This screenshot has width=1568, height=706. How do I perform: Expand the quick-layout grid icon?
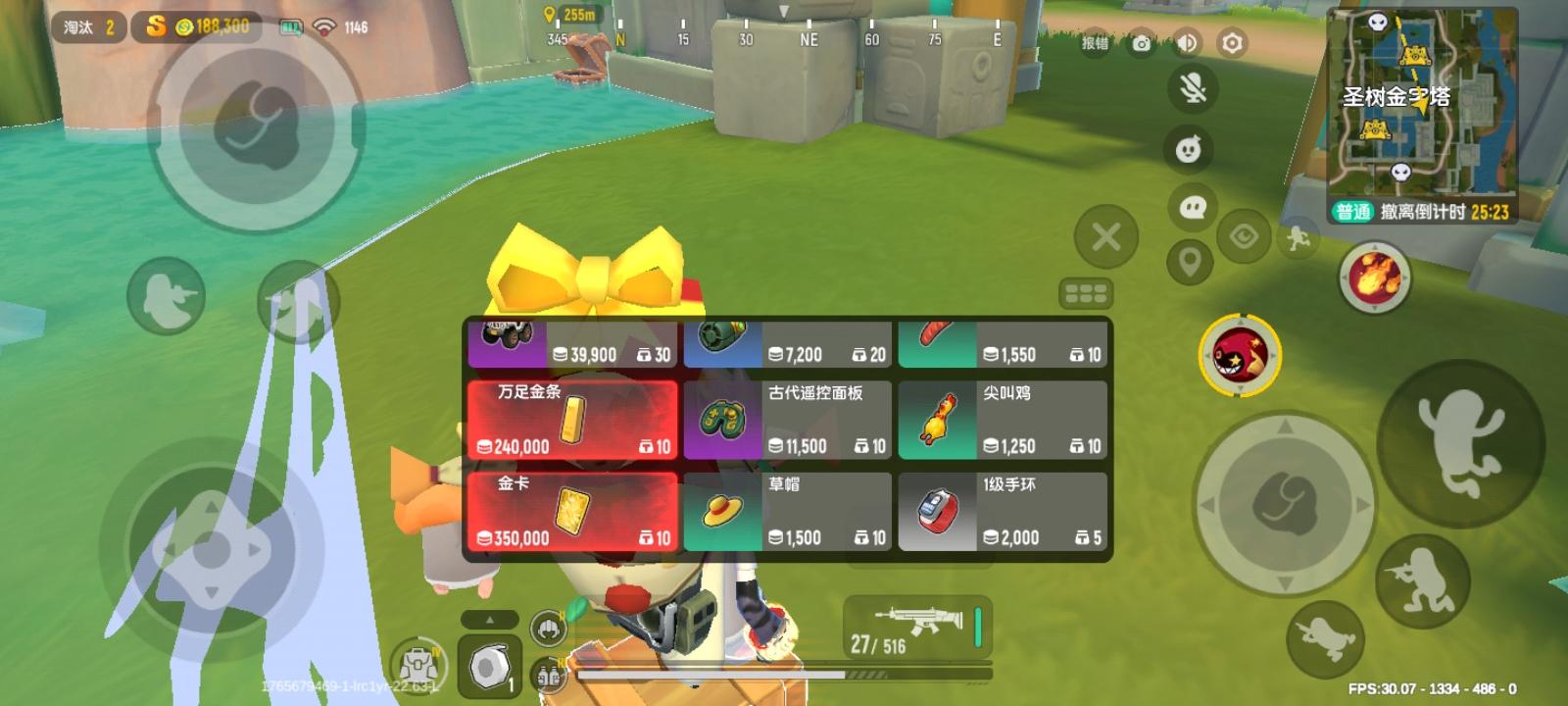pos(1085,294)
